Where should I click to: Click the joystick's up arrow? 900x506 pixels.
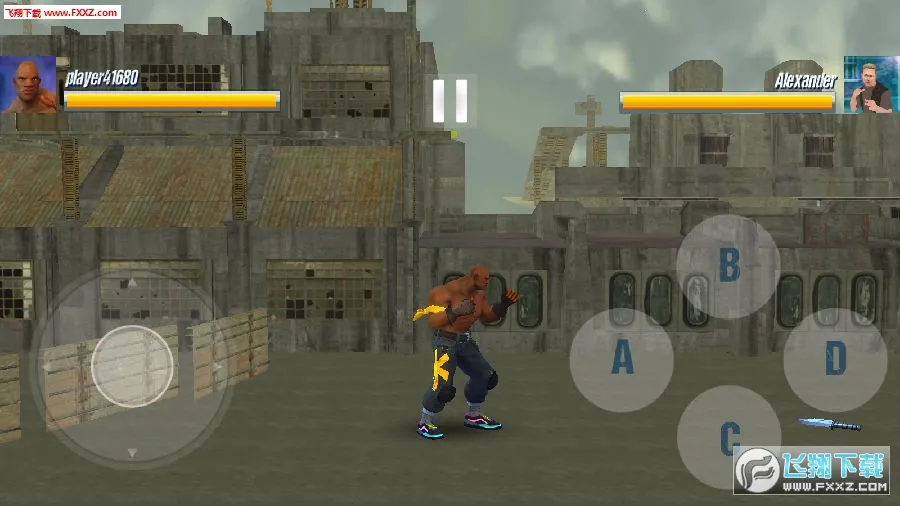coord(132,283)
